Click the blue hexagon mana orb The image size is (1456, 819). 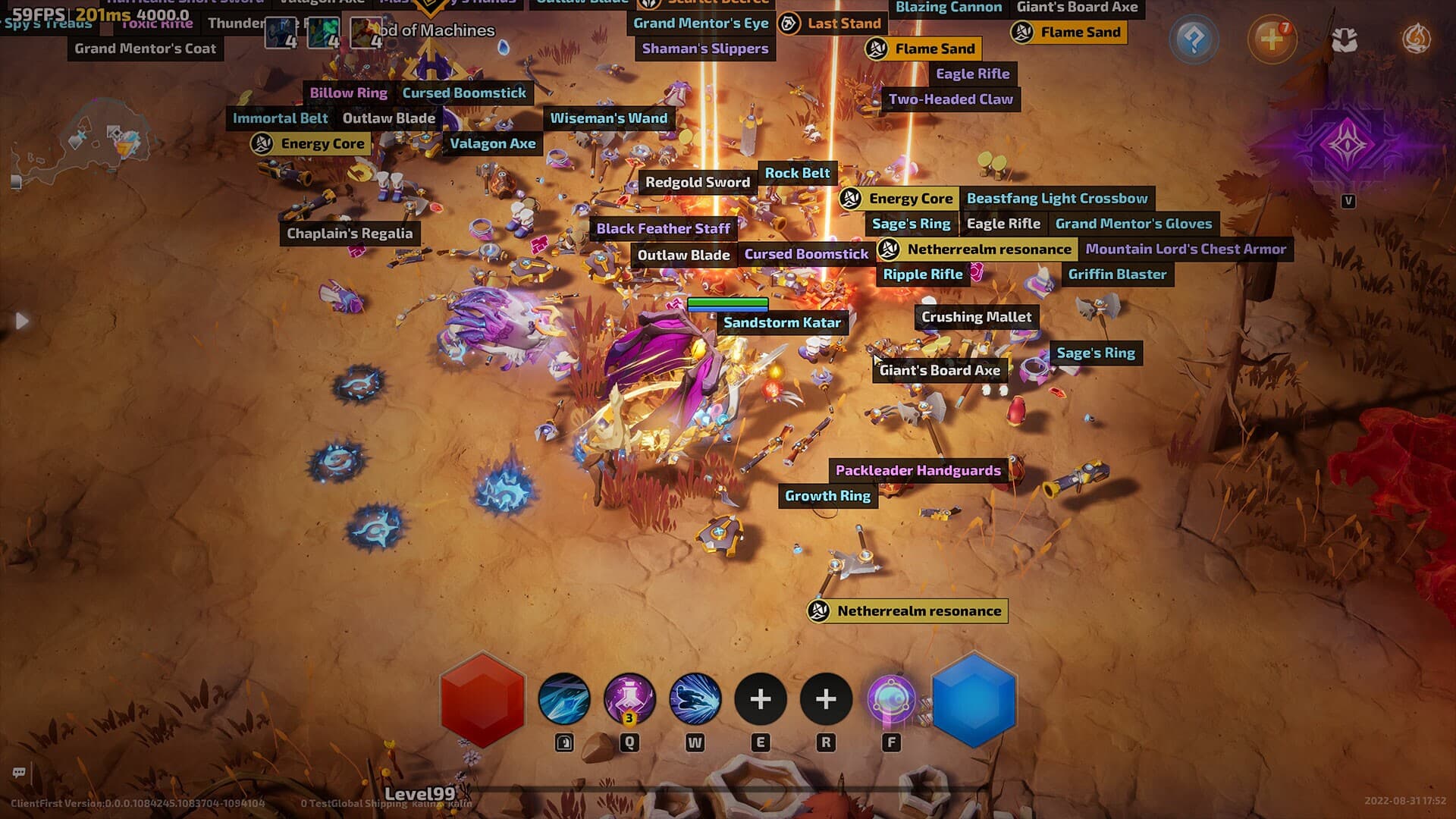tap(974, 701)
